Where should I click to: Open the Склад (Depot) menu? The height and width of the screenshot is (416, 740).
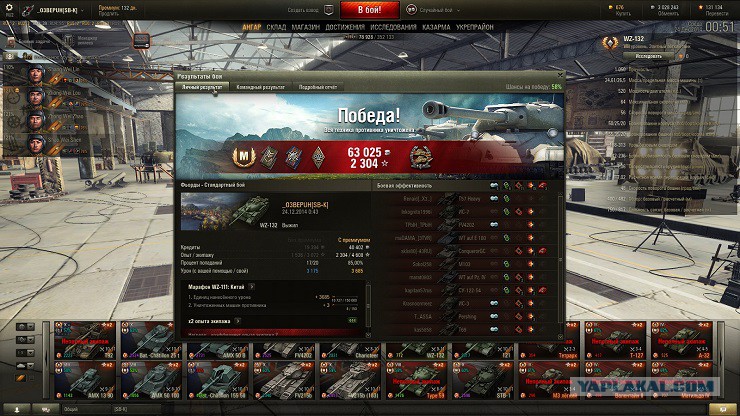click(x=276, y=28)
